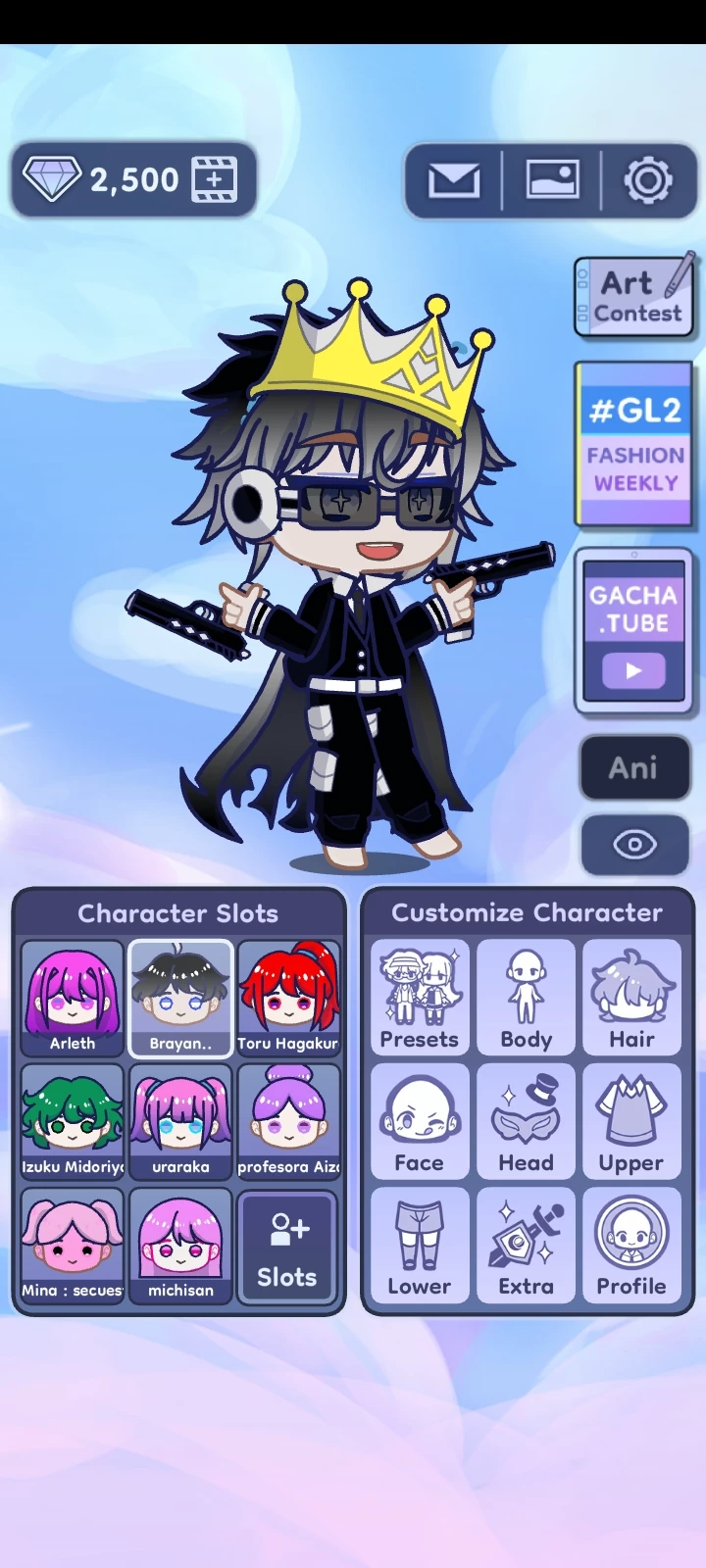Choose the Upper clothing category

[632, 1121]
